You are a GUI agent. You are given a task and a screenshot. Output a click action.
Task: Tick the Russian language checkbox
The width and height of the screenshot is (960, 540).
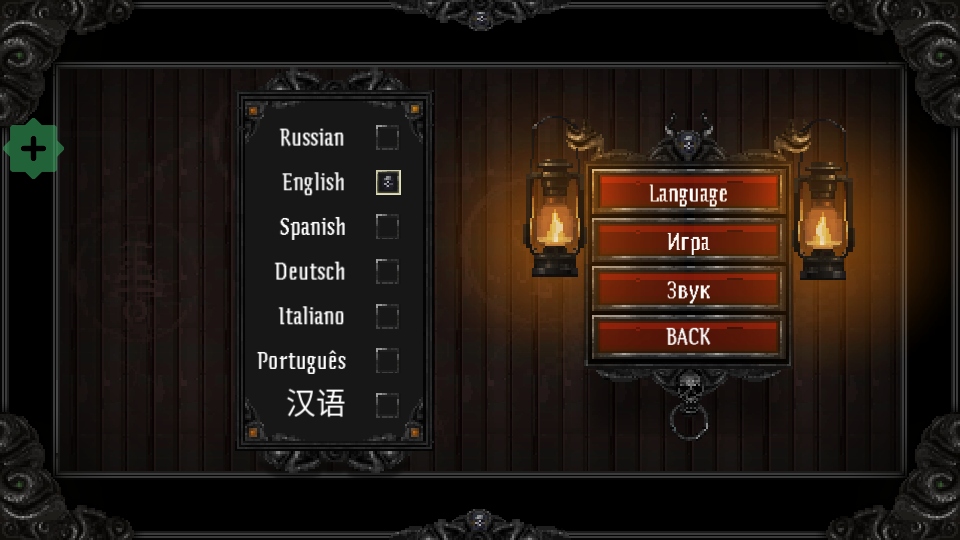pos(387,137)
